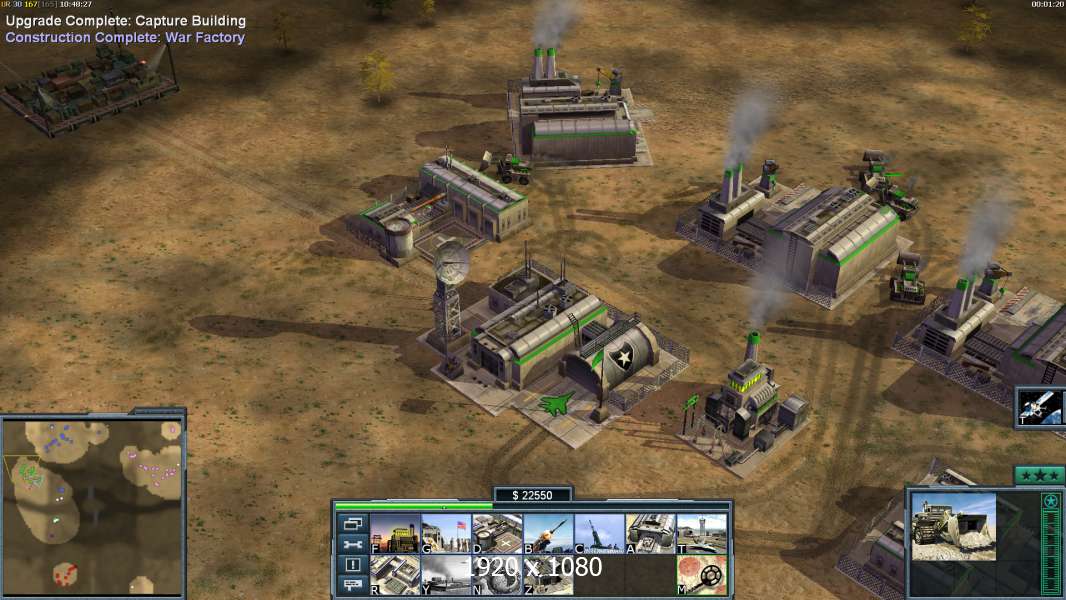Pick the artillery cannon defense build icon
1066x600 pixels.
click(x=599, y=534)
